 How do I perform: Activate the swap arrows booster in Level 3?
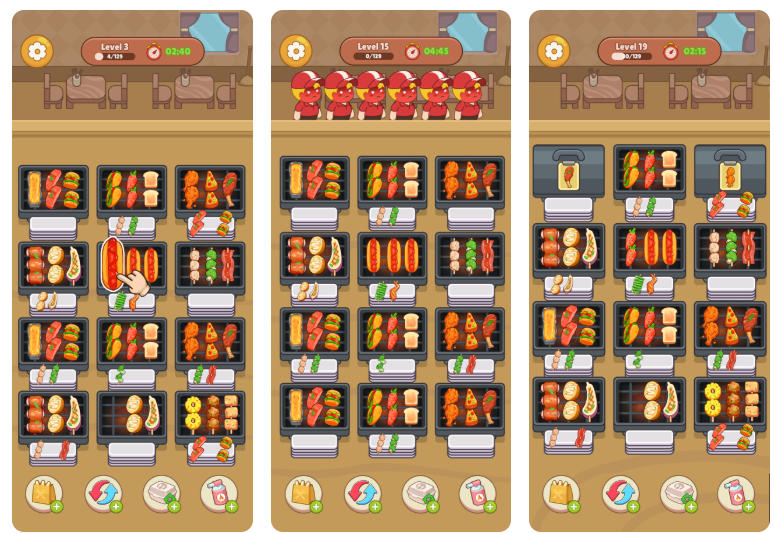pyautogui.click(x=102, y=492)
